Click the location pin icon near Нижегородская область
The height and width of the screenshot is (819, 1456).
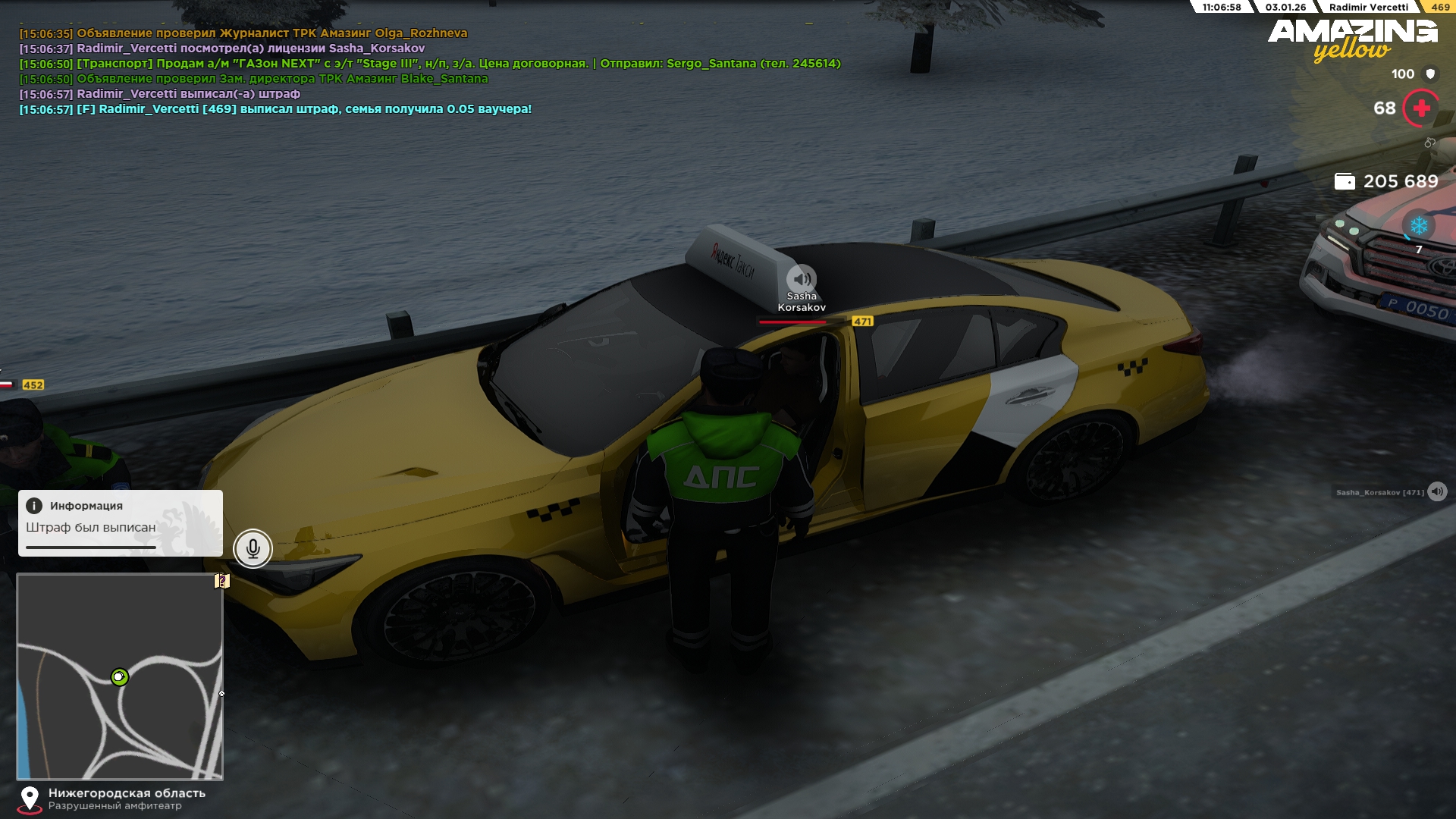click(30, 798)
